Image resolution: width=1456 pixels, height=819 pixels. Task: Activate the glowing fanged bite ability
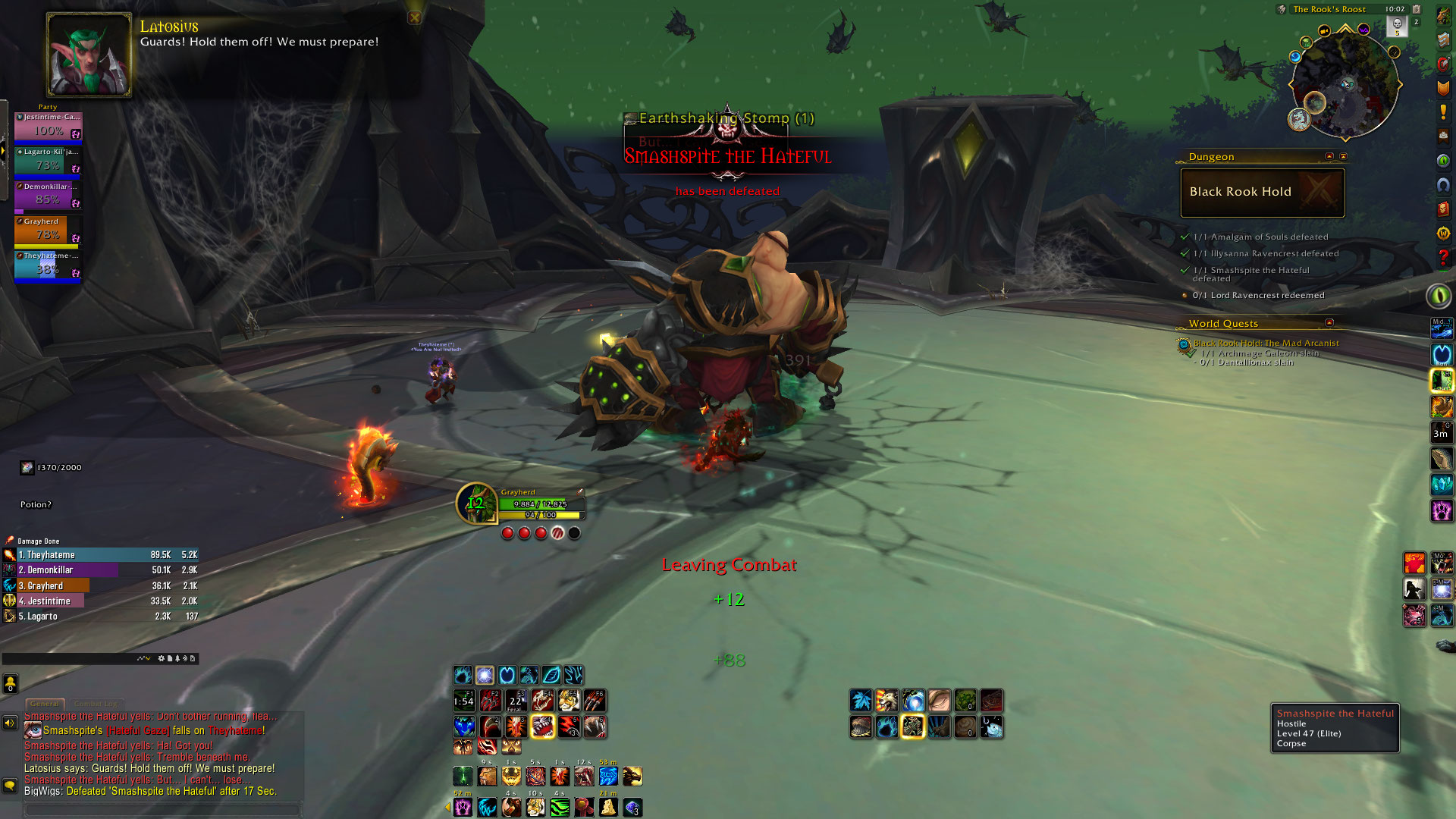click(543, 726)
